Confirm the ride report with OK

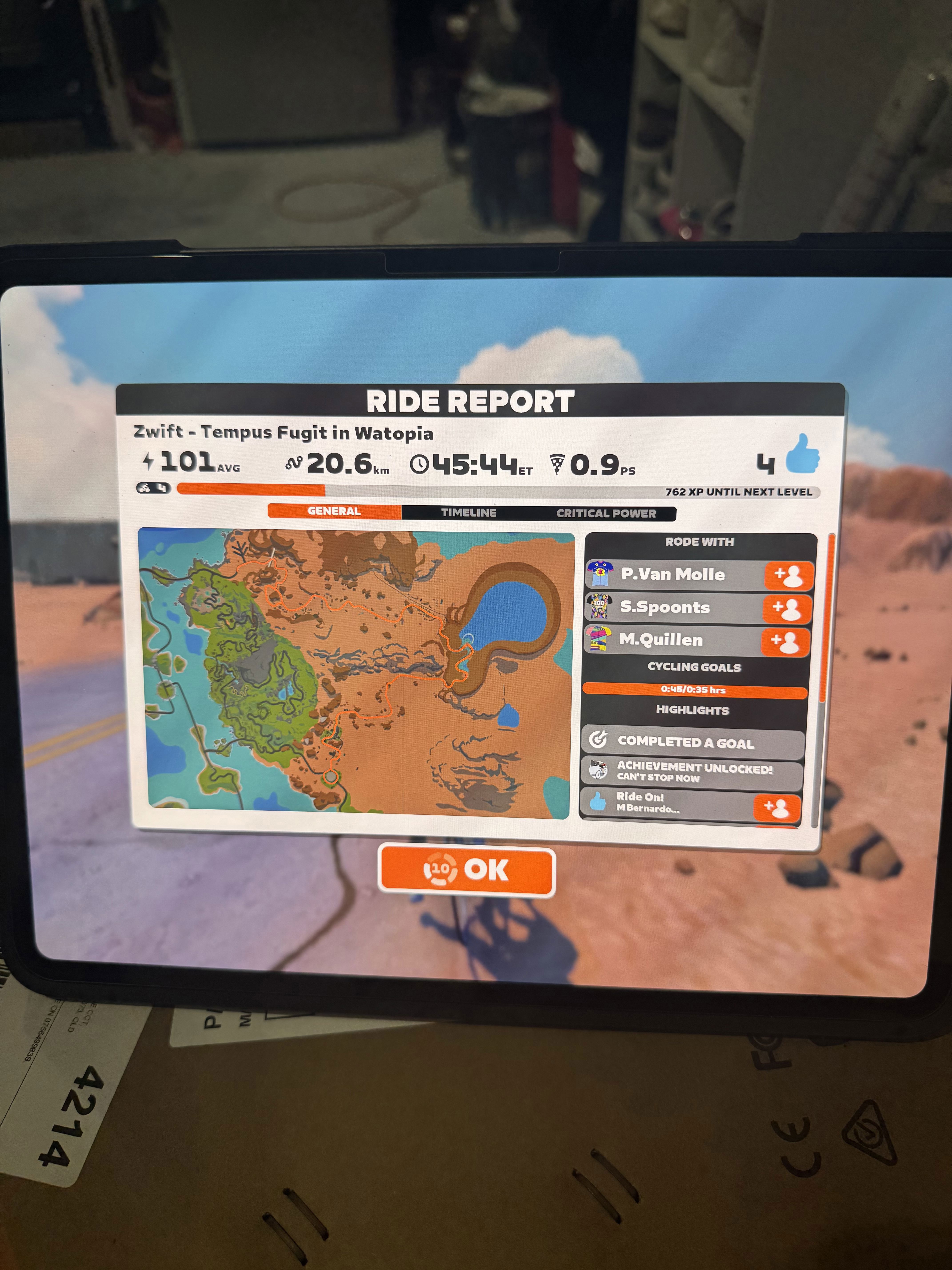(466, 869)
